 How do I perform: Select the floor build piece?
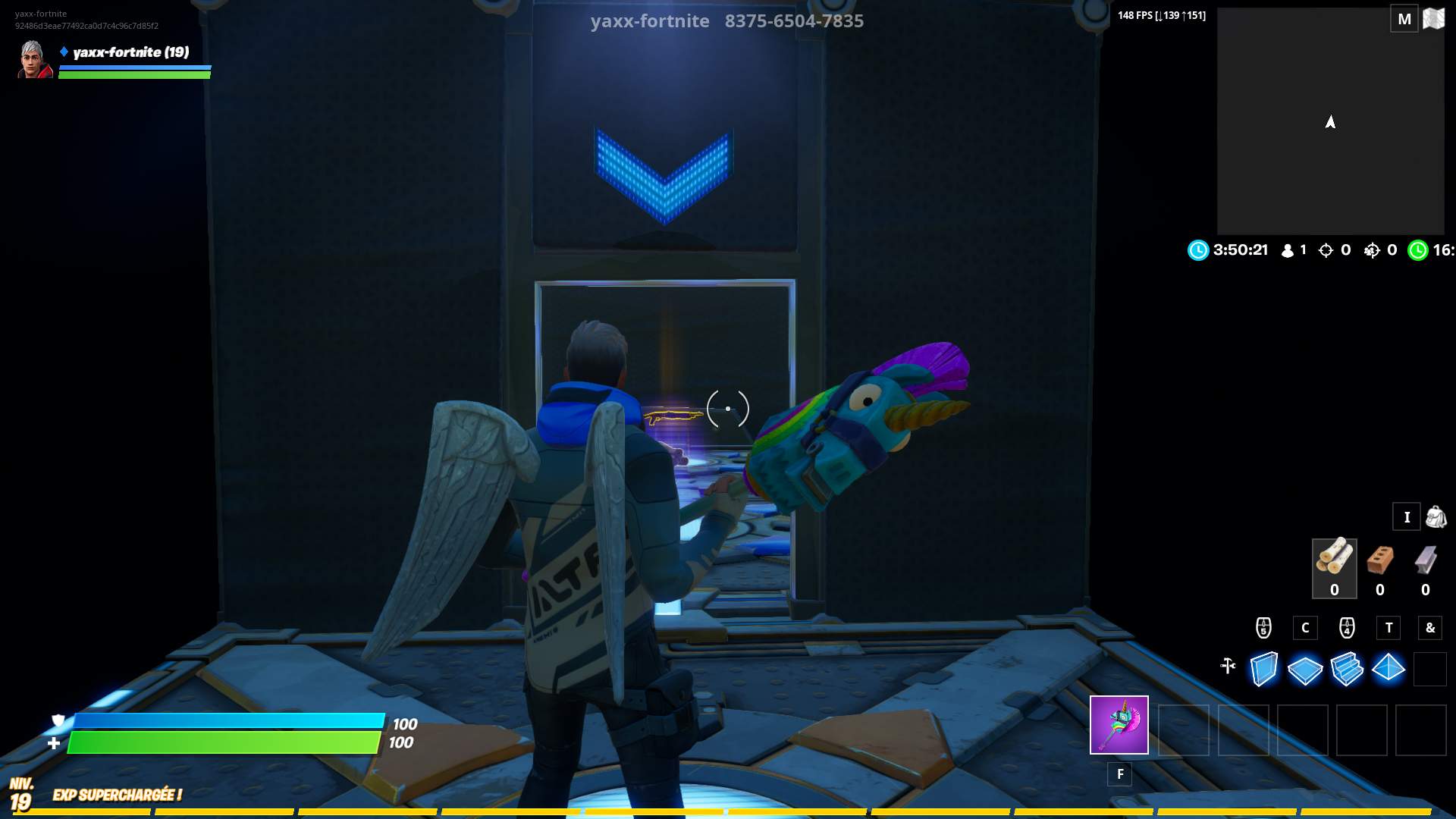[1306, 669]
